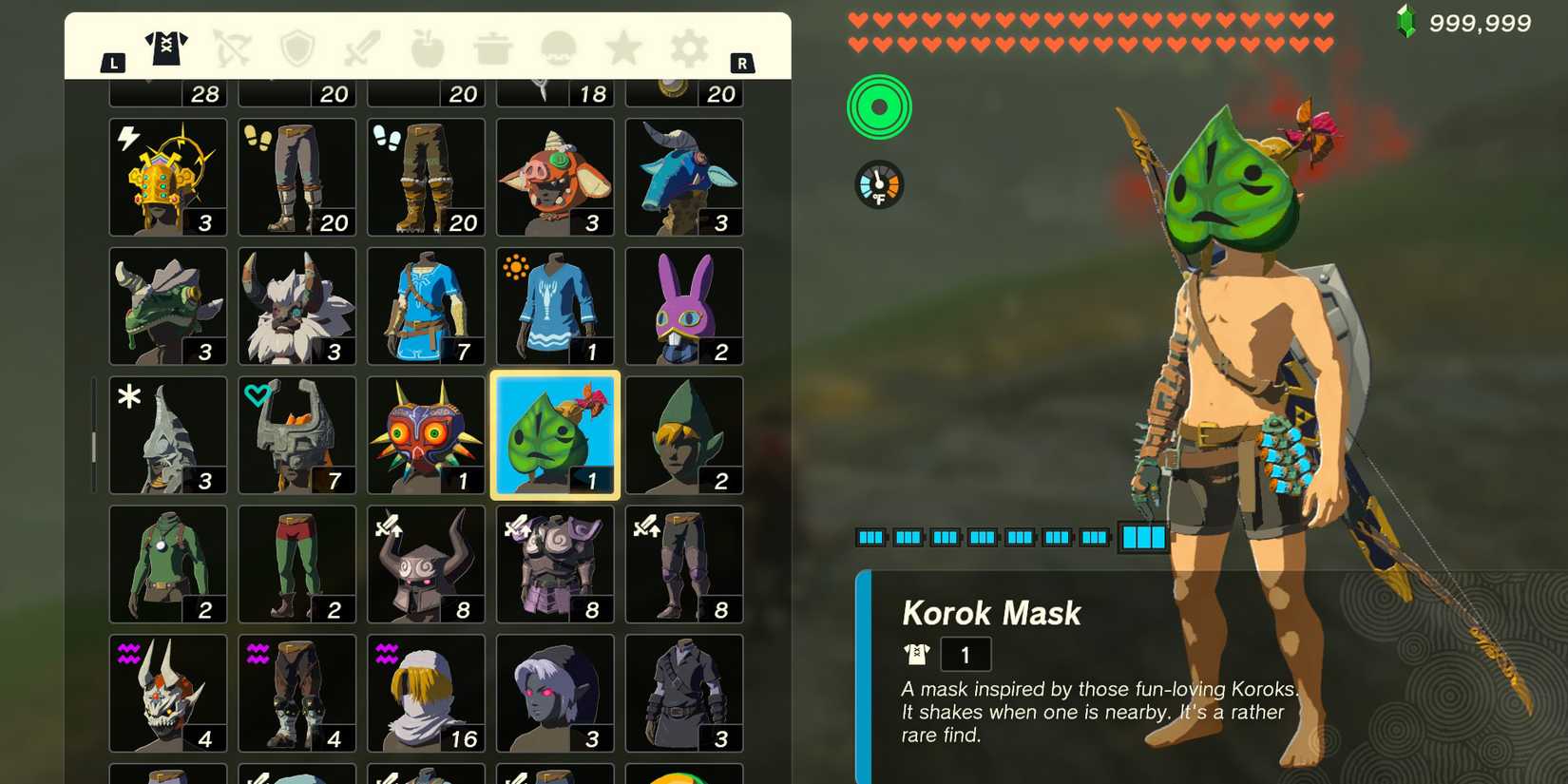Select the pink rabbit Ravio hood
Screen dimensions: 1568x784
(x=683, y=306)
